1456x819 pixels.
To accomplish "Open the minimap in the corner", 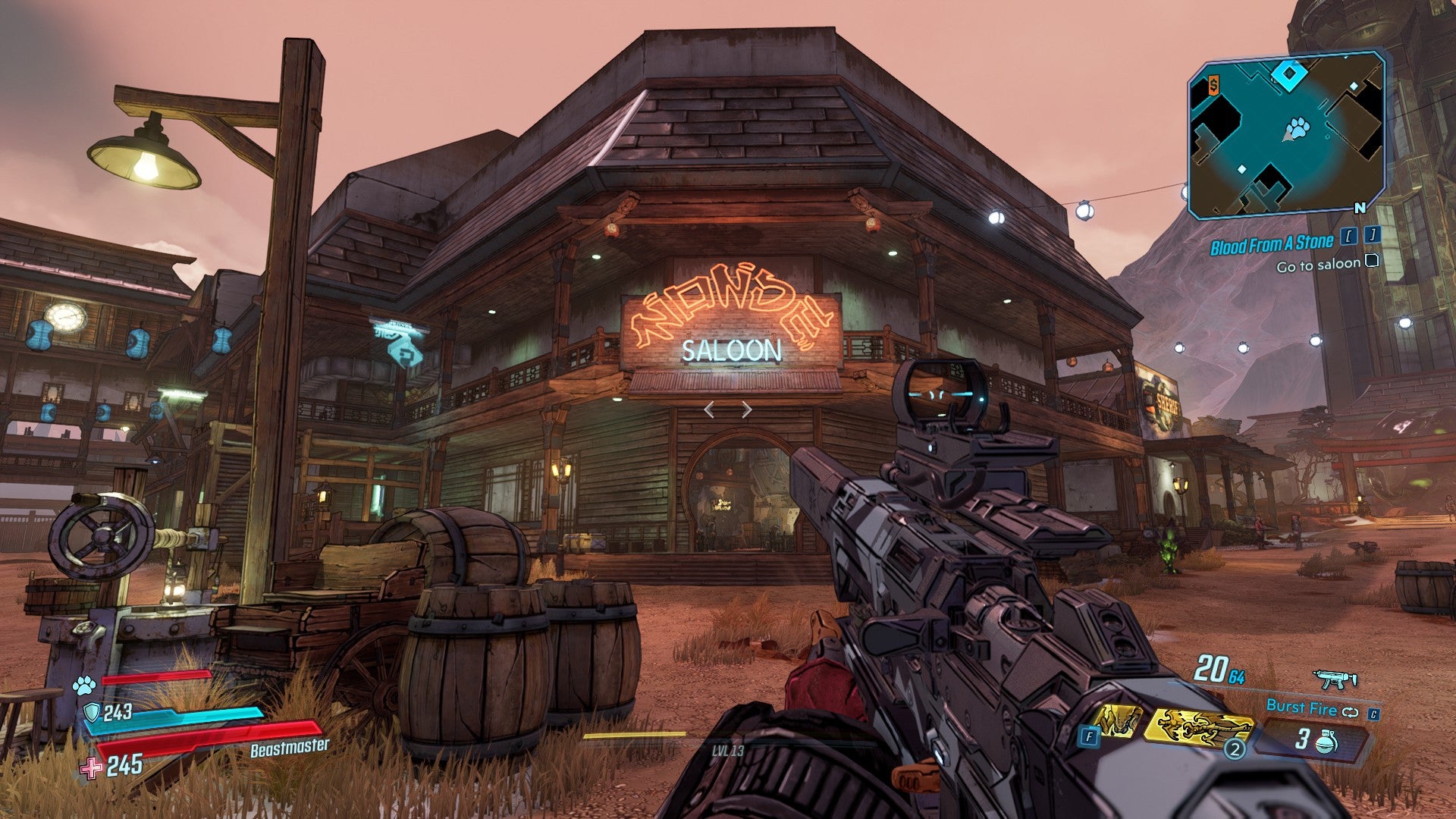I will click(x=1287, y=135).
